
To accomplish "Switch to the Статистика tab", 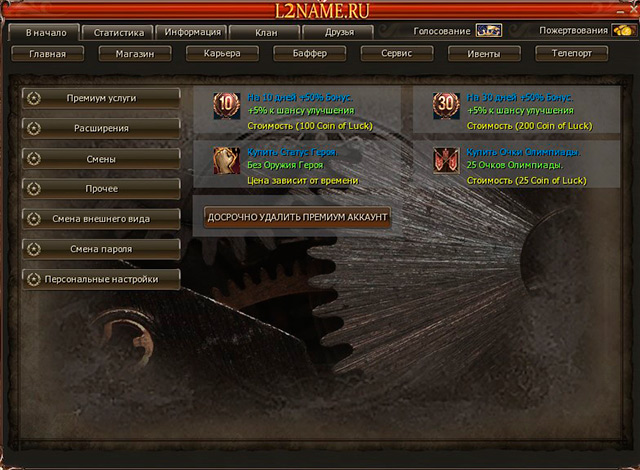I will tap(119, 33).
